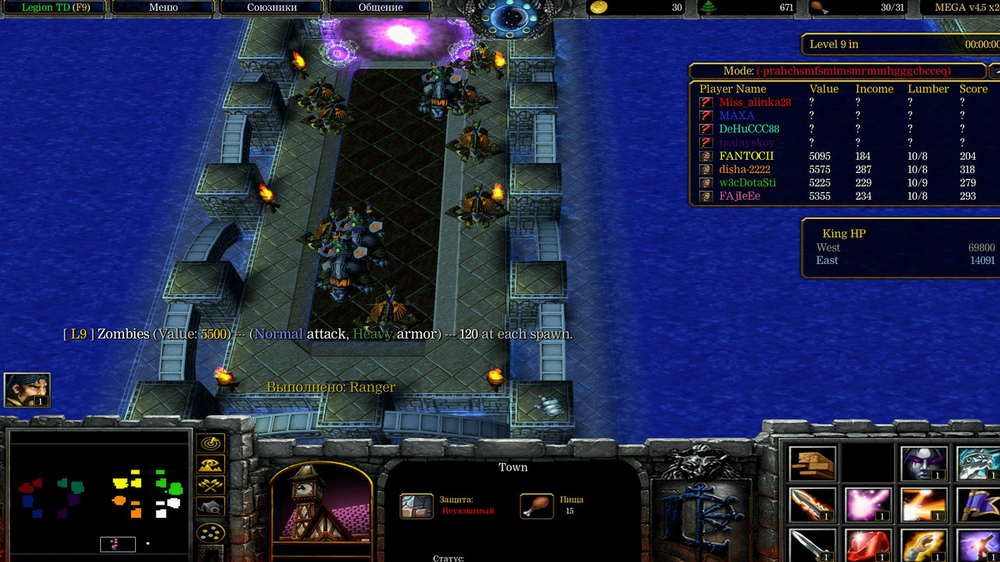
Task: Choose the orange light beam icon
Action: [x=922, y=505]
